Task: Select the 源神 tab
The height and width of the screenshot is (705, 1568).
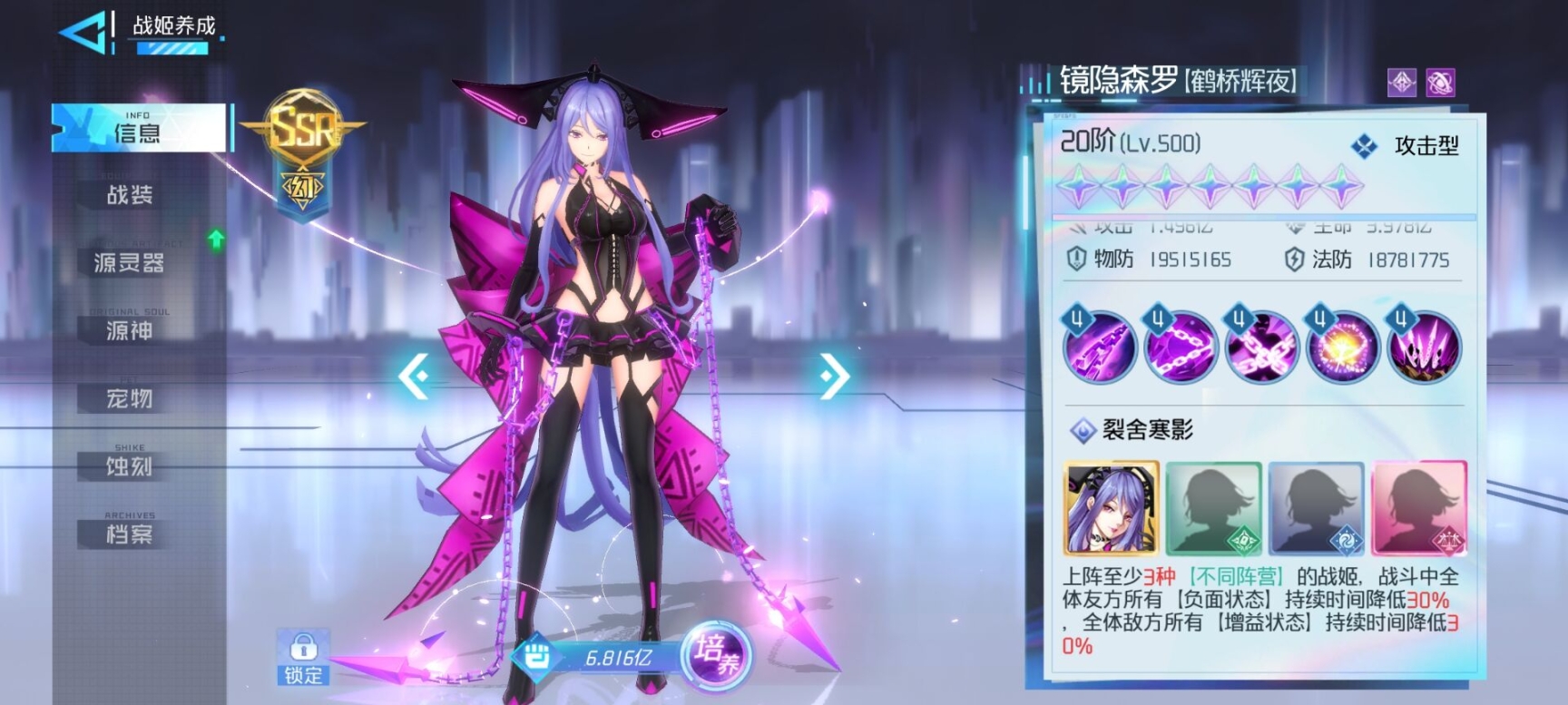Action: click(x=130, y=330)
